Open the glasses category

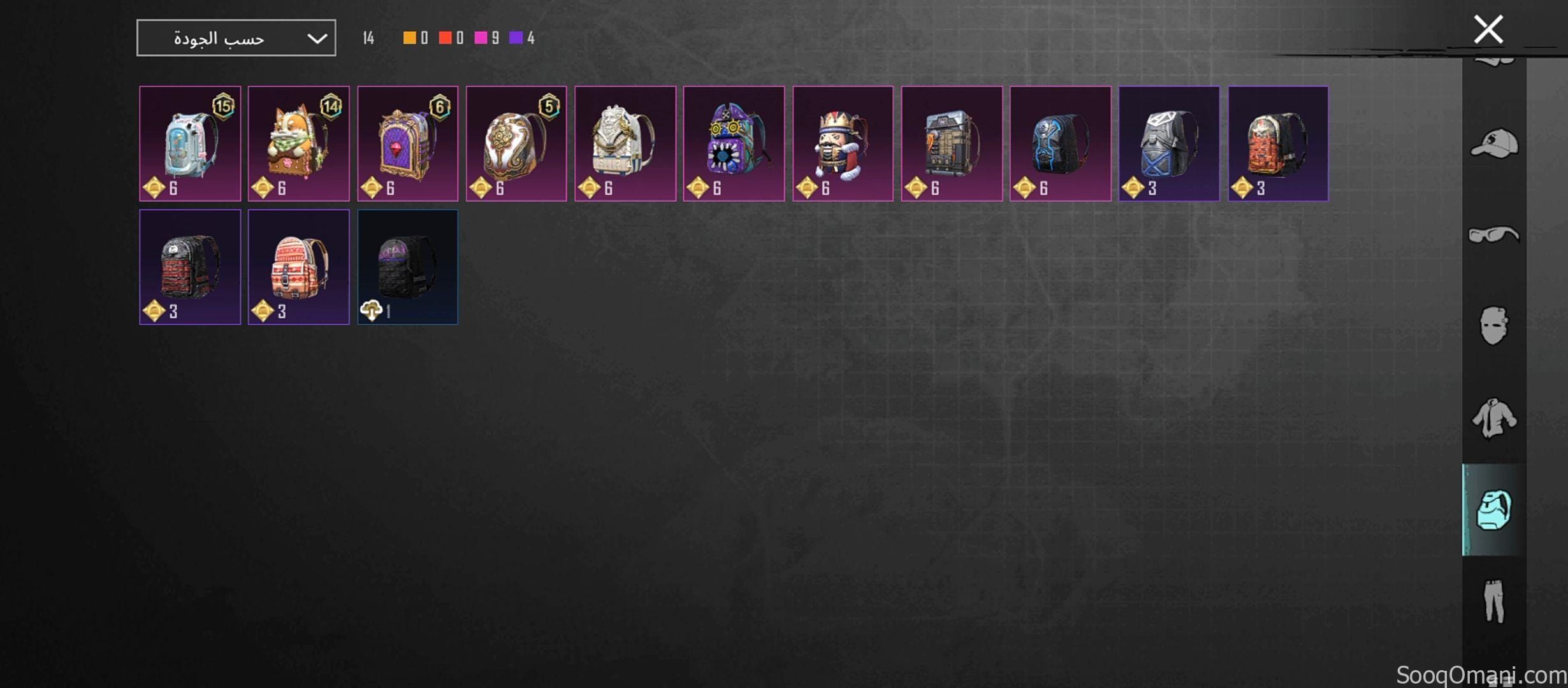(x=1494, y=235)
